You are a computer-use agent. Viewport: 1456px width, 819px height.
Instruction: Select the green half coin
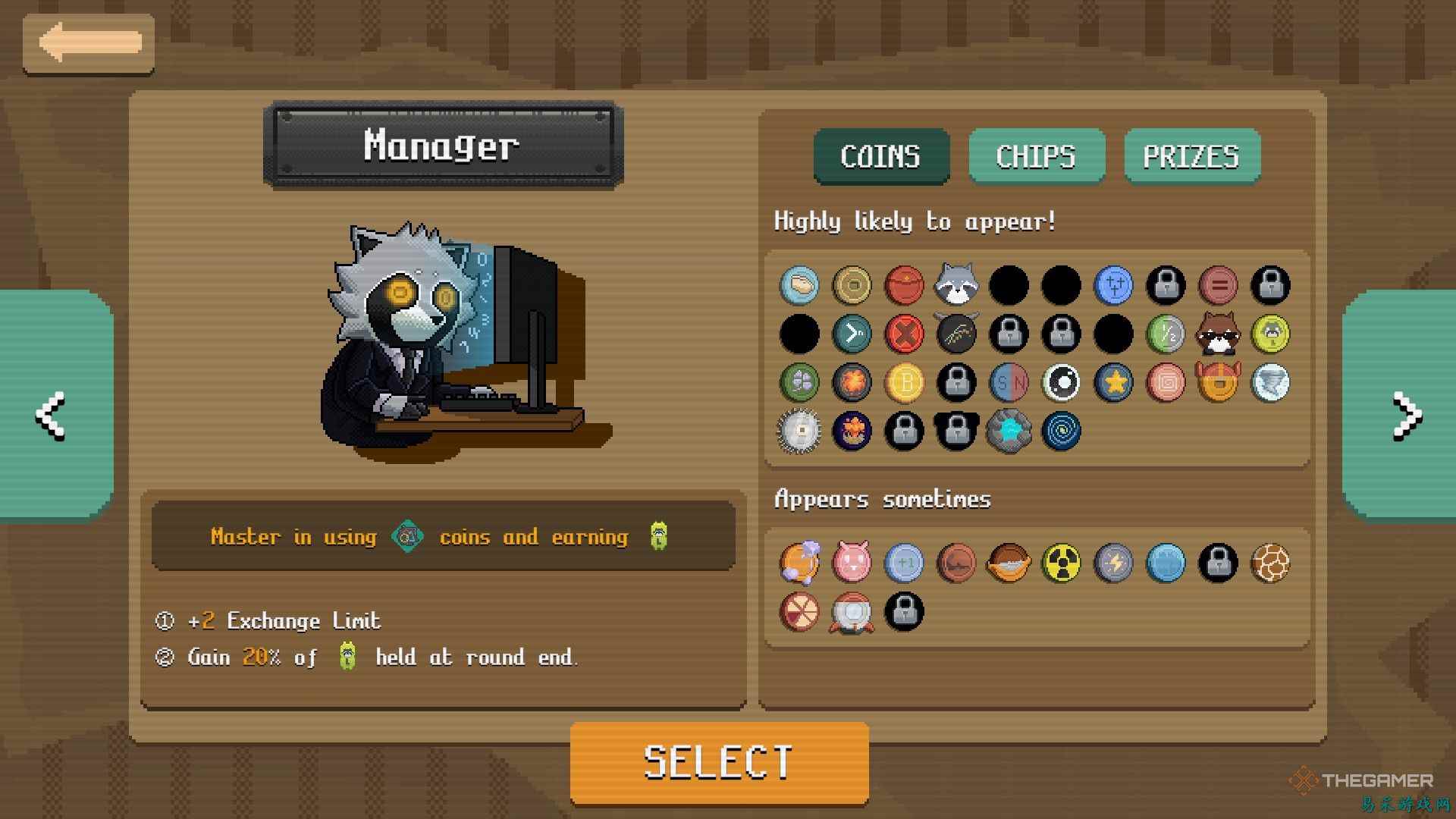pos(1166,334)
